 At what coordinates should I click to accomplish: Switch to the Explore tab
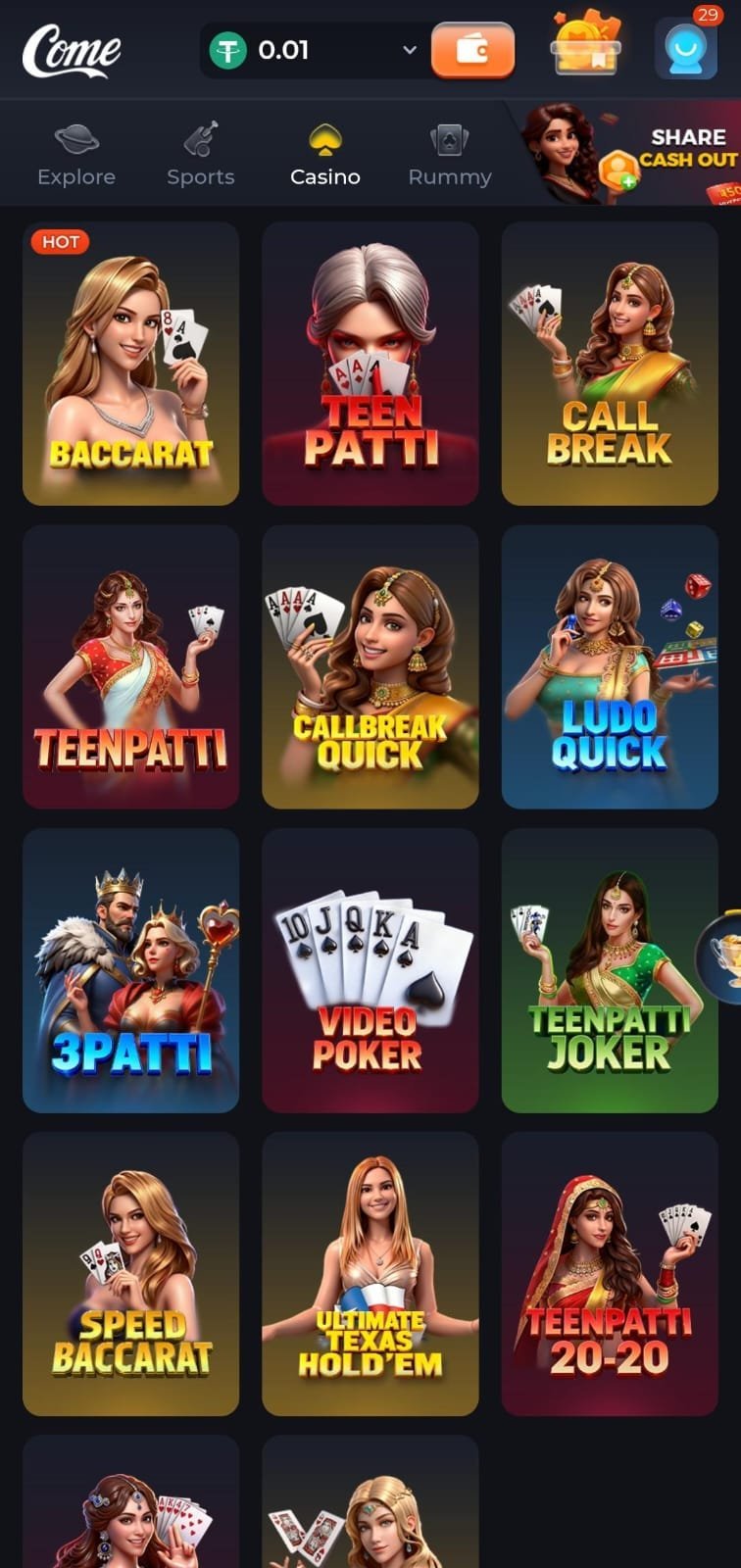click(76, 155)
